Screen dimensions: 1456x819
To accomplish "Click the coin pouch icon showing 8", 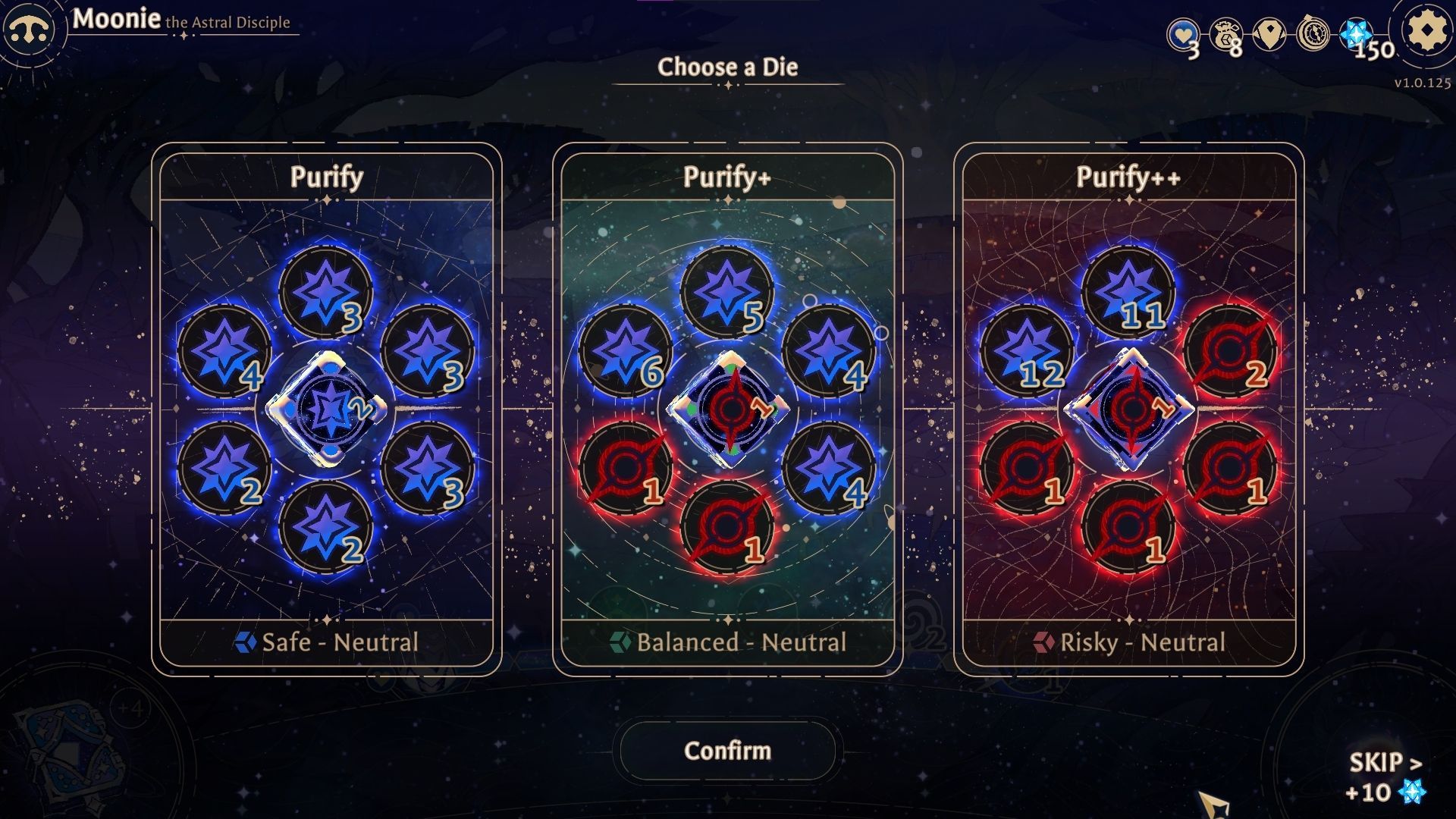I will (1228, 33).
